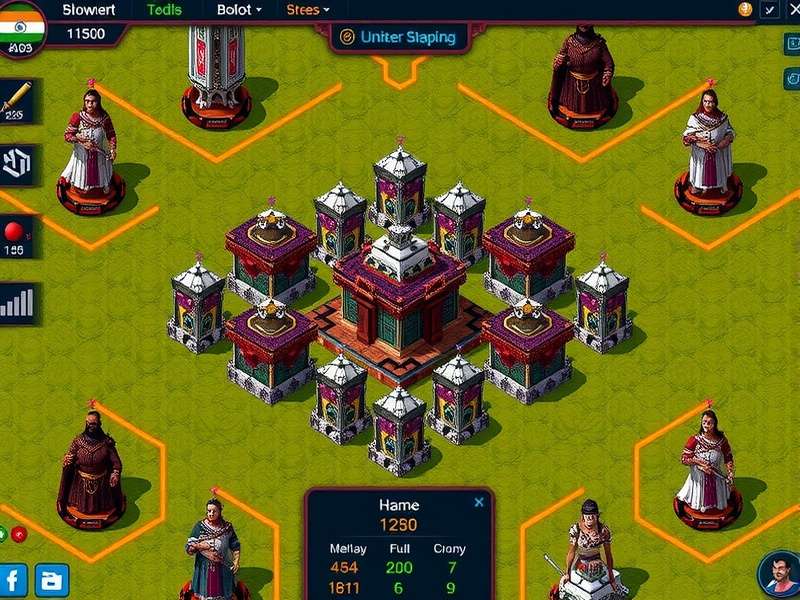The width and height of the screenshot is (800, 600).
Task: Expand the Stees dropdown menu
Action: click(x=308, y=10)
